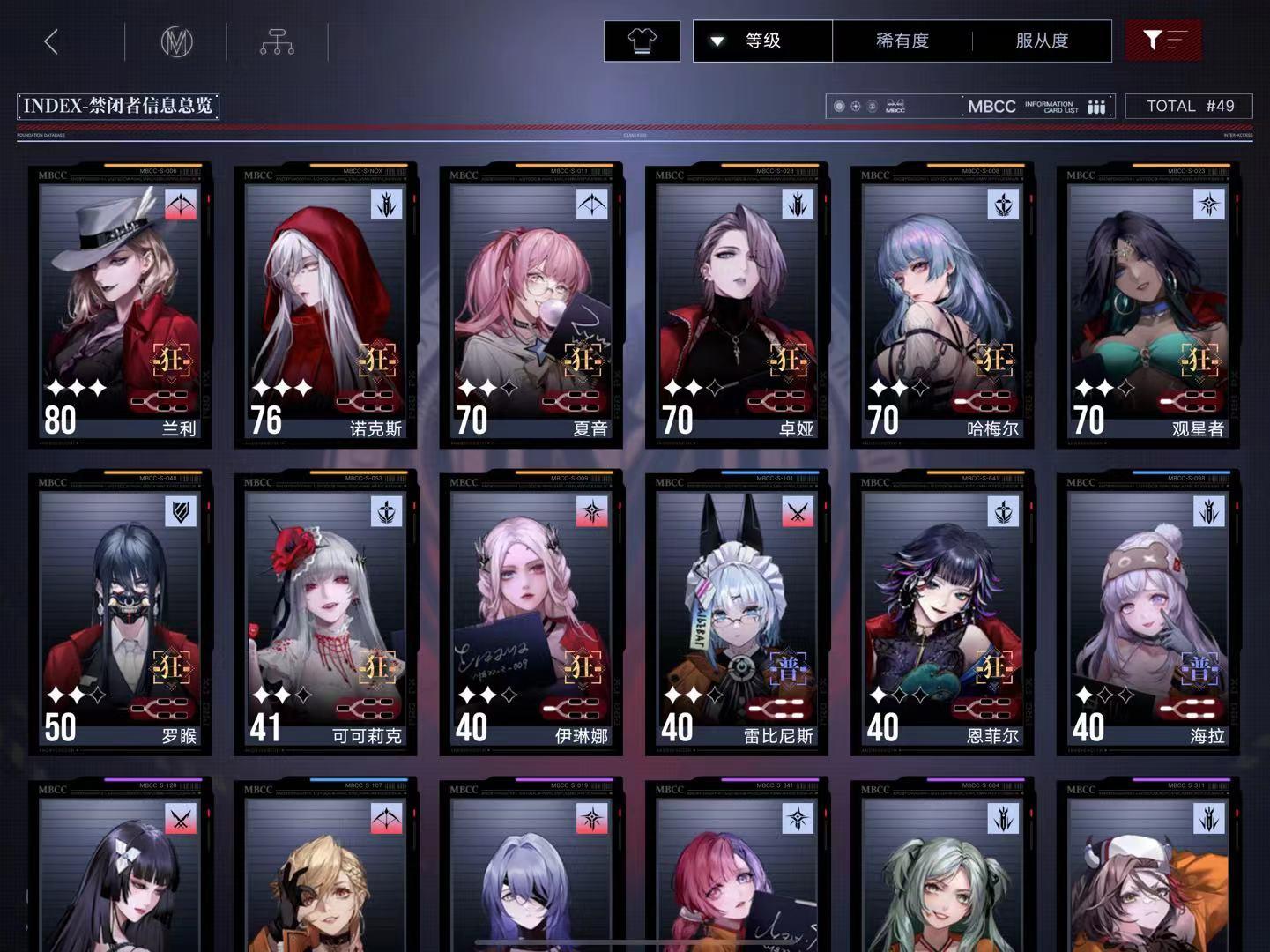Click the back arrow at top left

point(49,41)
